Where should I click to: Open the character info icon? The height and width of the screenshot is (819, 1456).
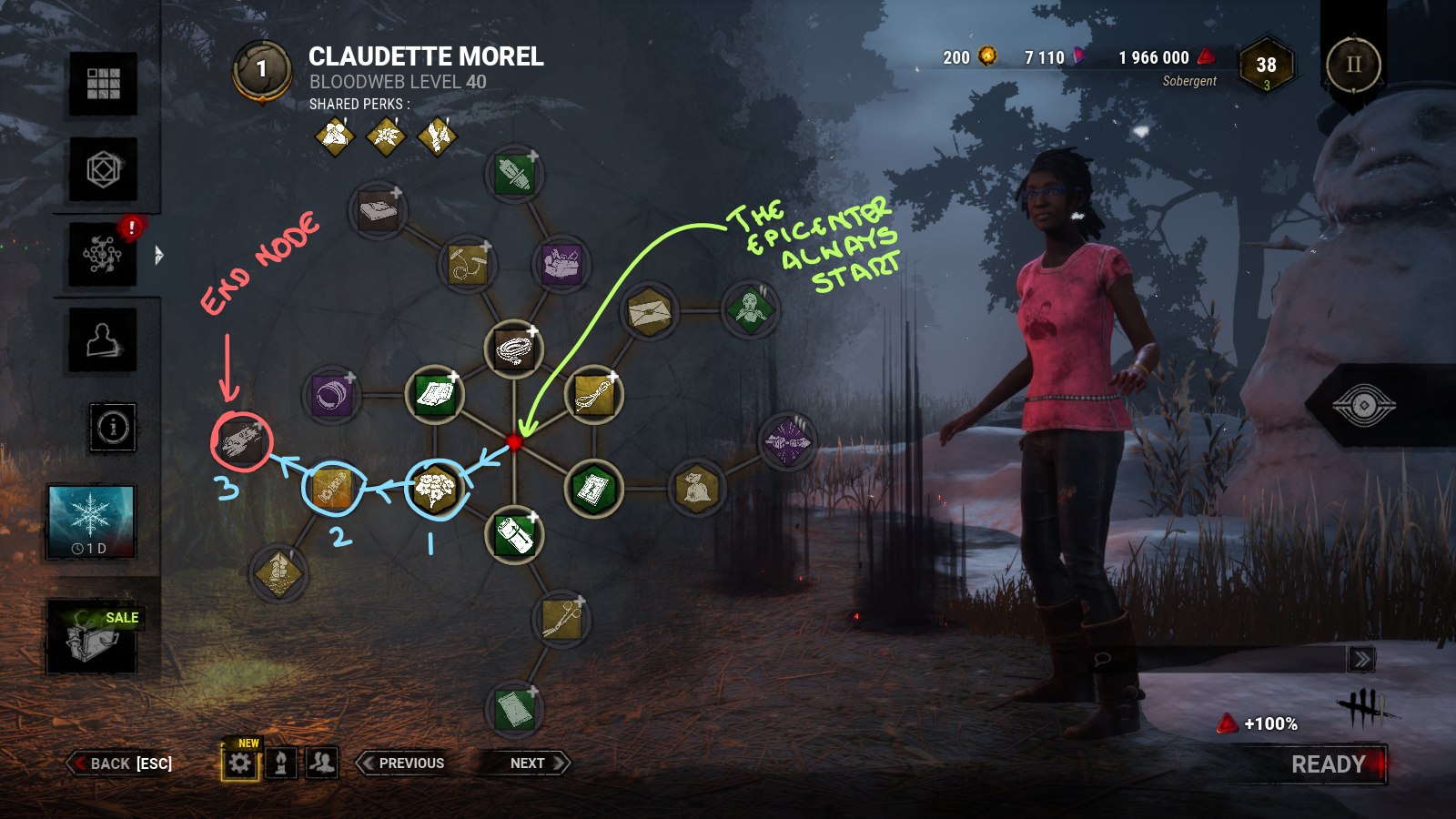click(113, 427)
